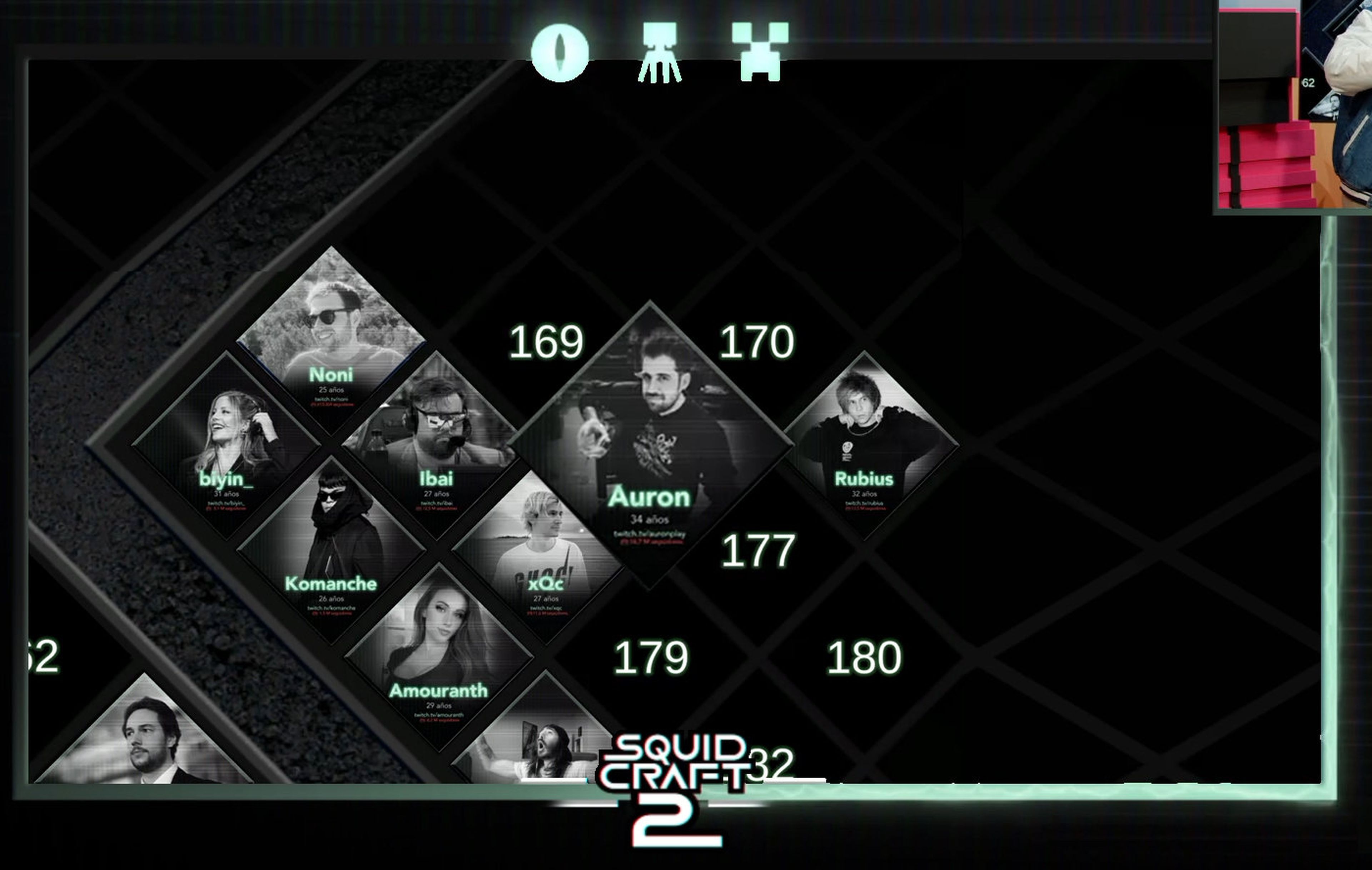Pick the Ibai participant card
The image size is (1372, 870).
point(437,444)
